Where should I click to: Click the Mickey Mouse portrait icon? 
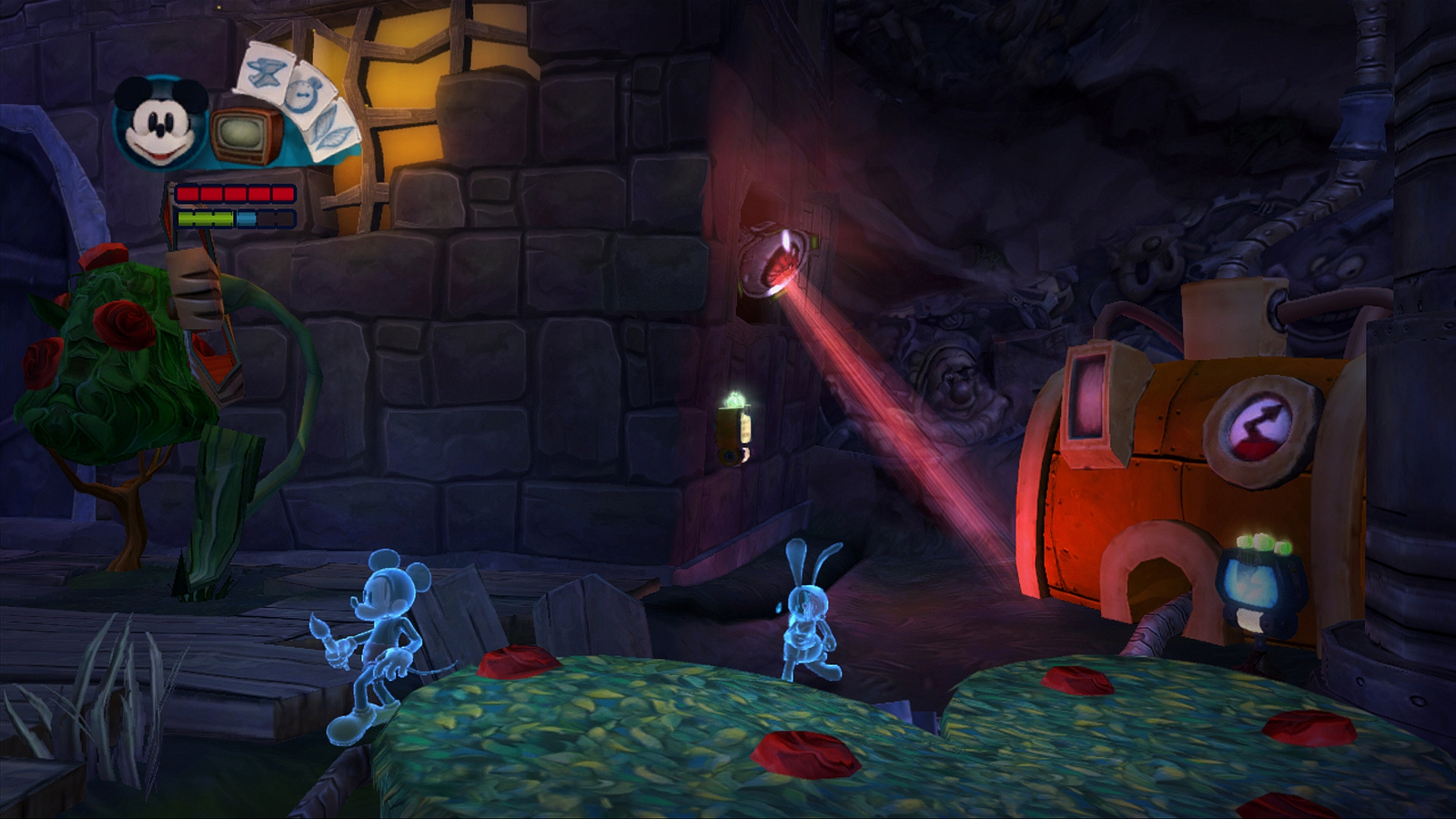[162, 124]
